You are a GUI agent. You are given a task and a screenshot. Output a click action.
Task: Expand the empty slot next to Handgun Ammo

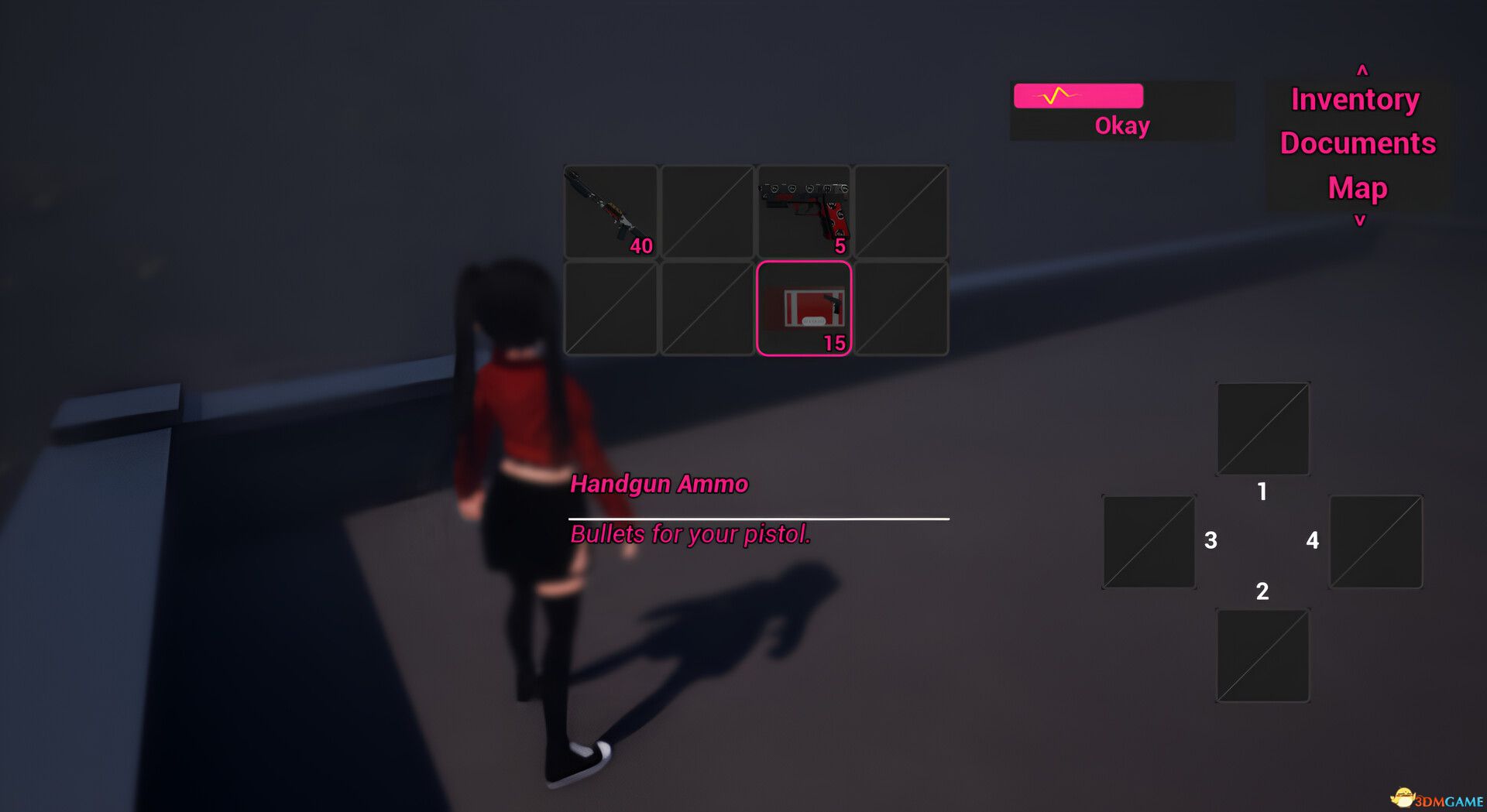pyautogui.click(x=901, y=308)
